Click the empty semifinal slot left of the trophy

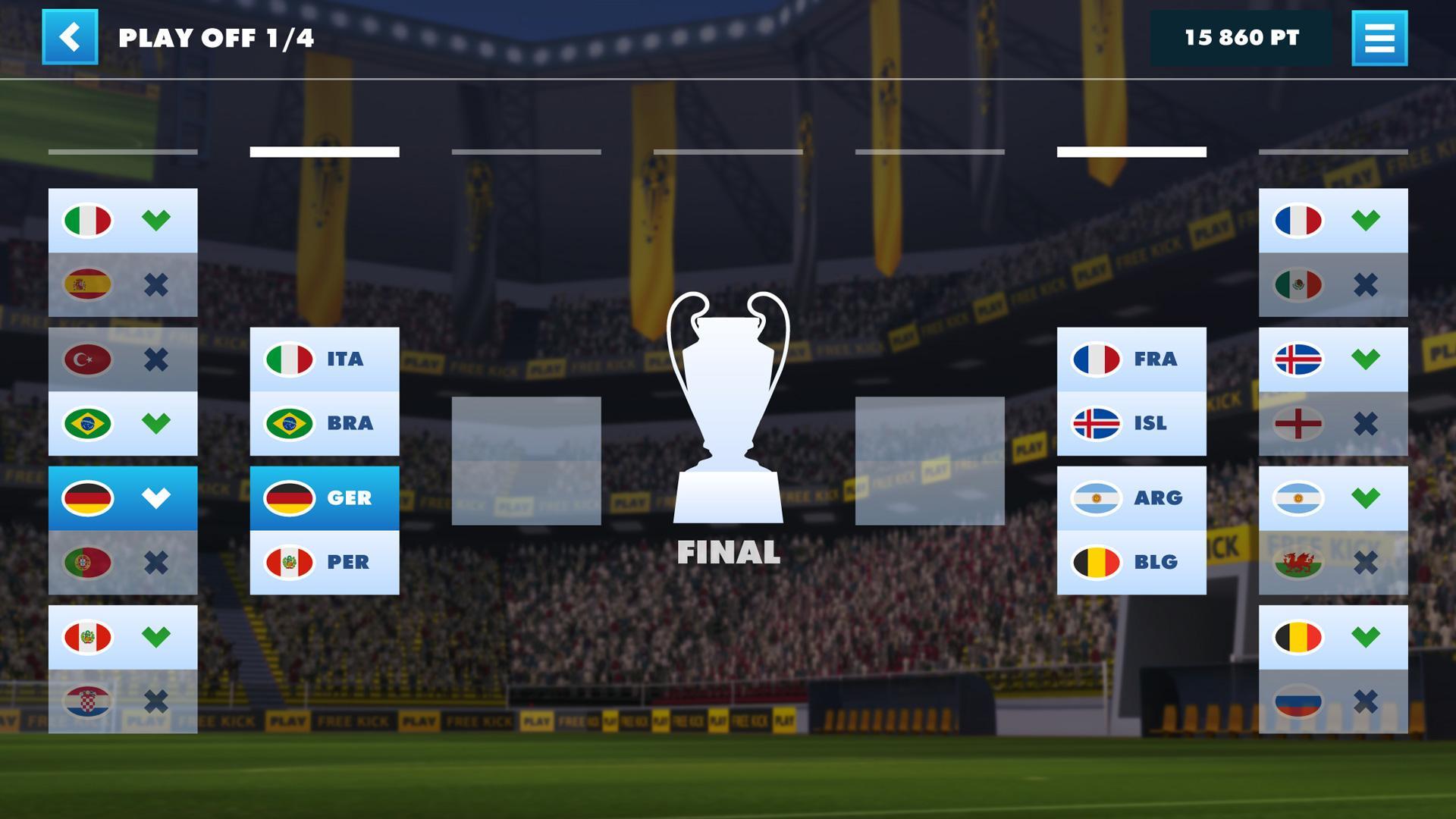click(x=526, y=459)
